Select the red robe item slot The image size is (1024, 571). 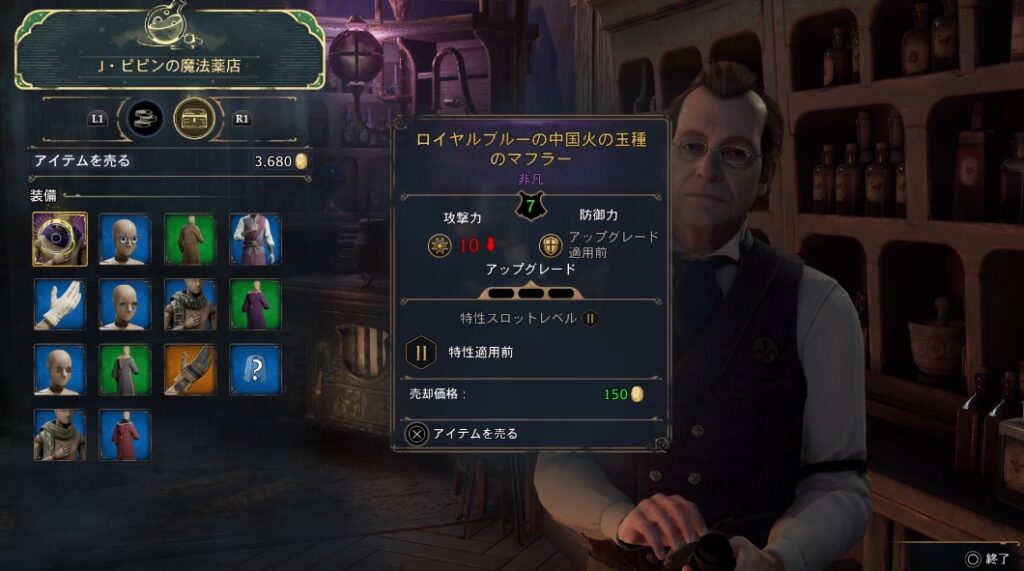pyautogui.click(x=125, y=435)
